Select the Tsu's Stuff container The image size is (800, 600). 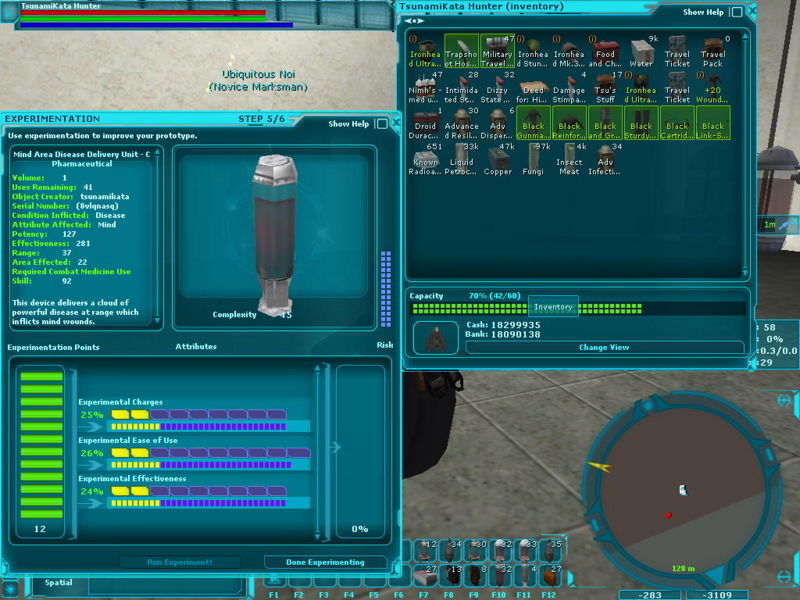(x=605, y=88)
